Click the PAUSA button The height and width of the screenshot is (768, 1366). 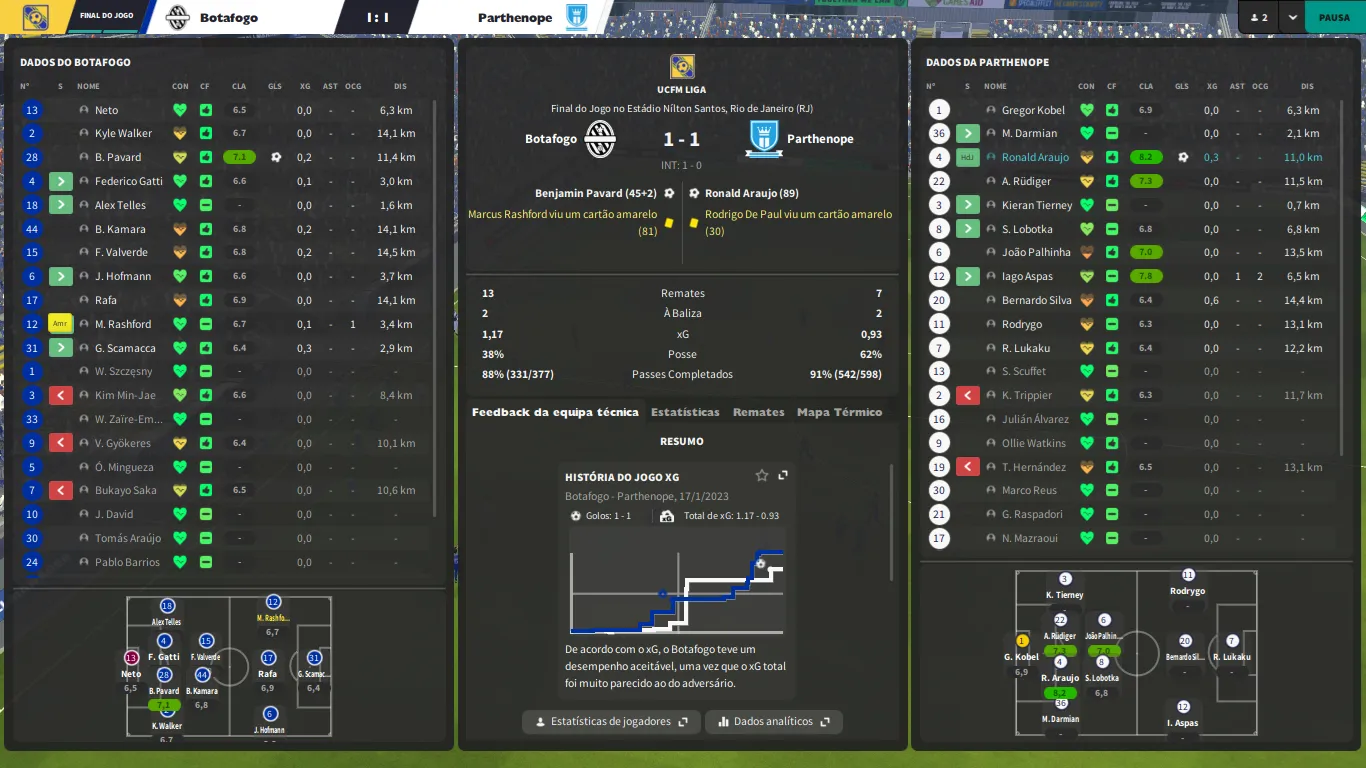point(1334,17)
